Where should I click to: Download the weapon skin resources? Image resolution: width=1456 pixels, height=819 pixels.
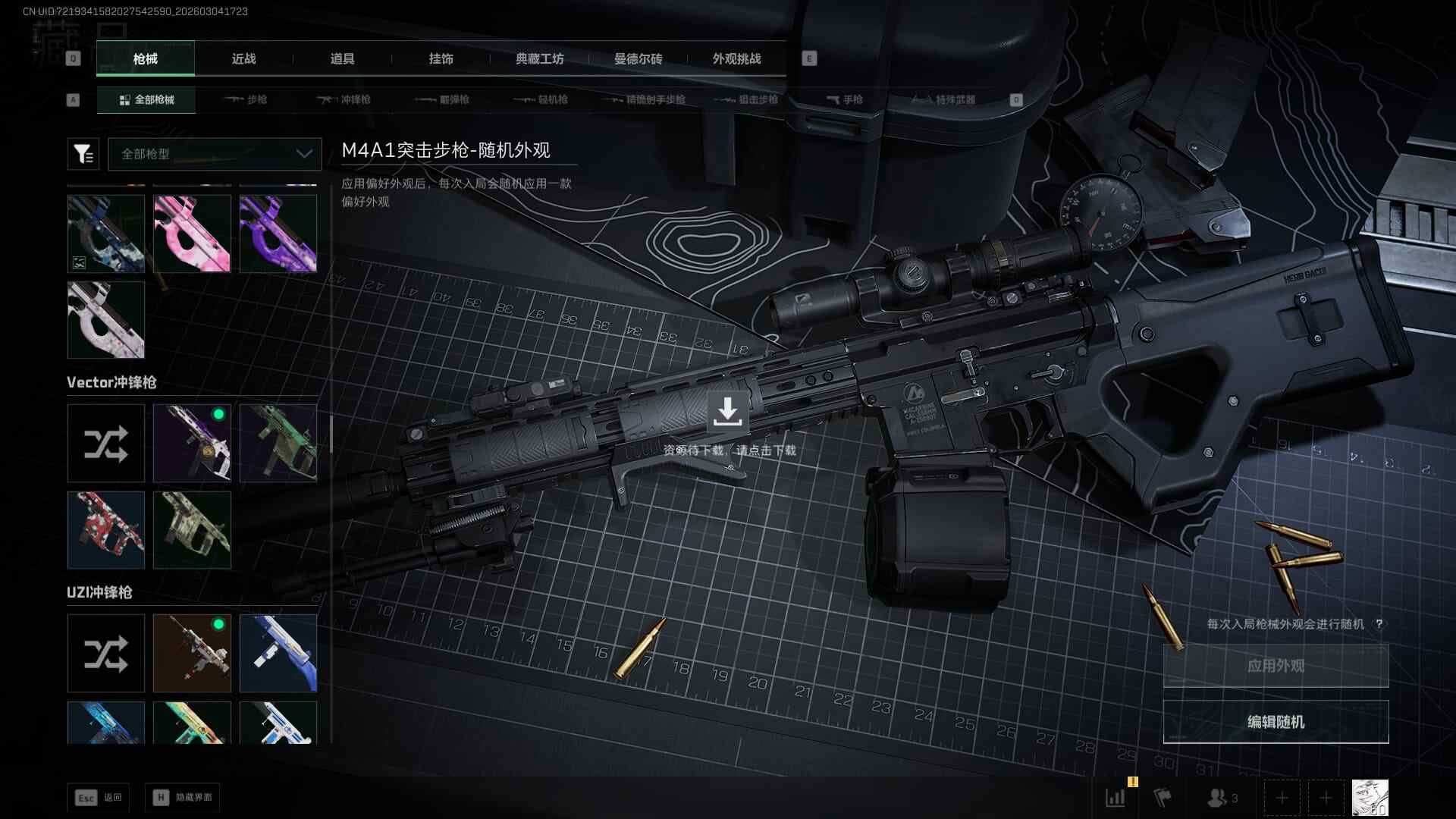click(727, 412)
